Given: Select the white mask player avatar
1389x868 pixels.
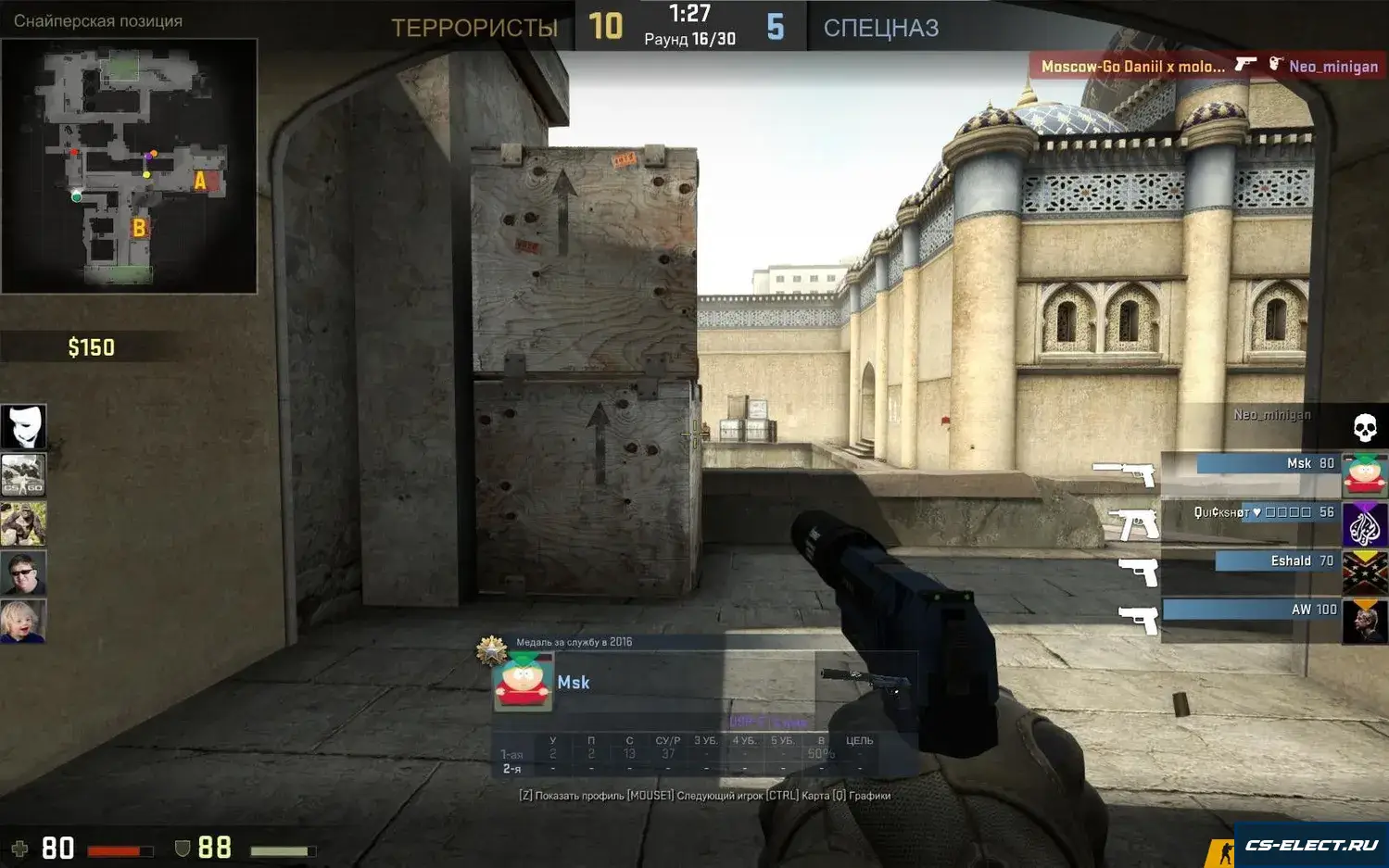Looking at the screenshot, I should pos(23,426).
